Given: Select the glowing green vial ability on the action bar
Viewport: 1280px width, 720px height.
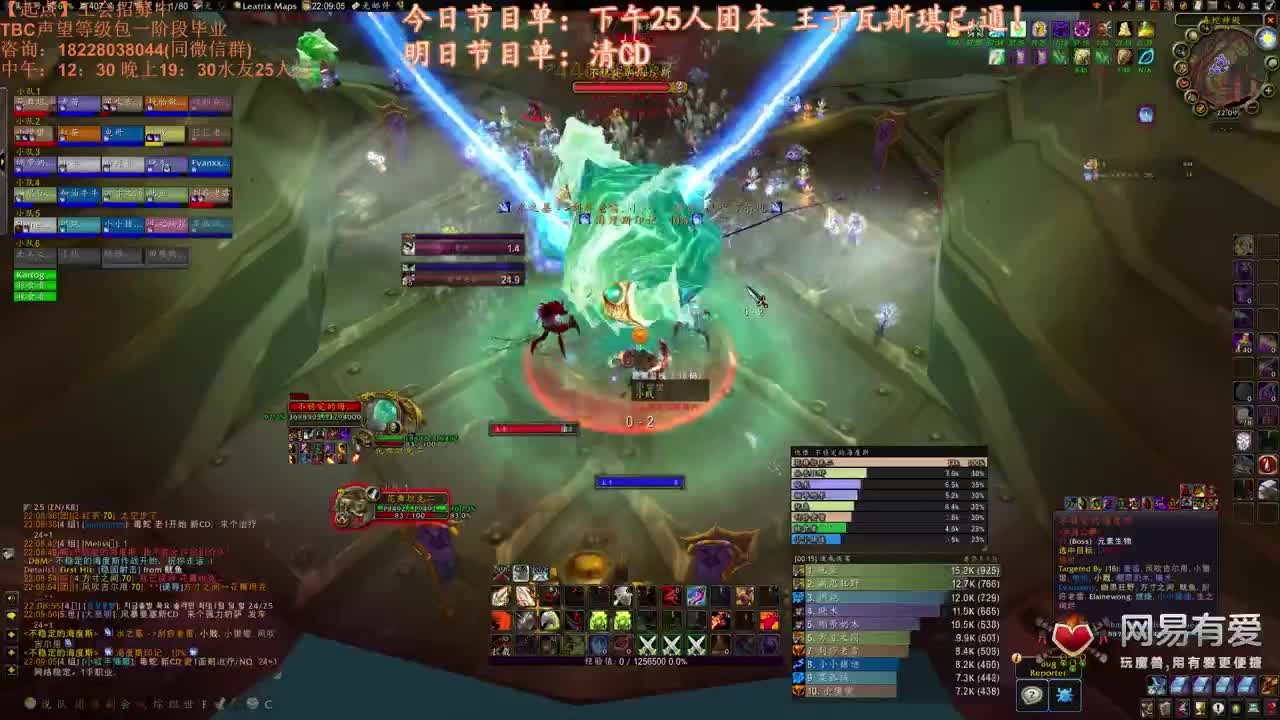Looking at the screenshot, I should tap(597, 621).
